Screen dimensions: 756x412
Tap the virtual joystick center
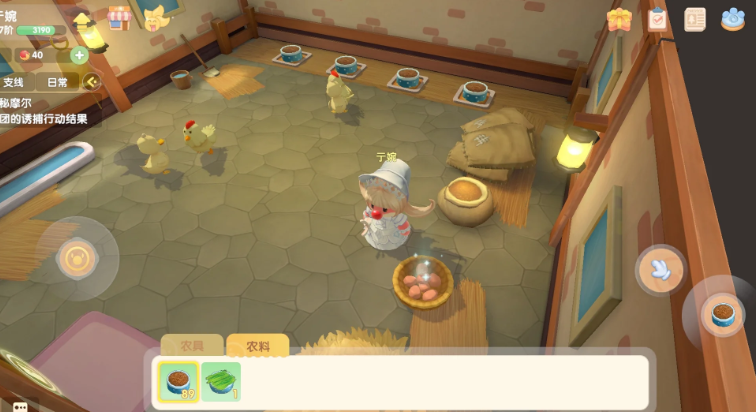point(76,258)
